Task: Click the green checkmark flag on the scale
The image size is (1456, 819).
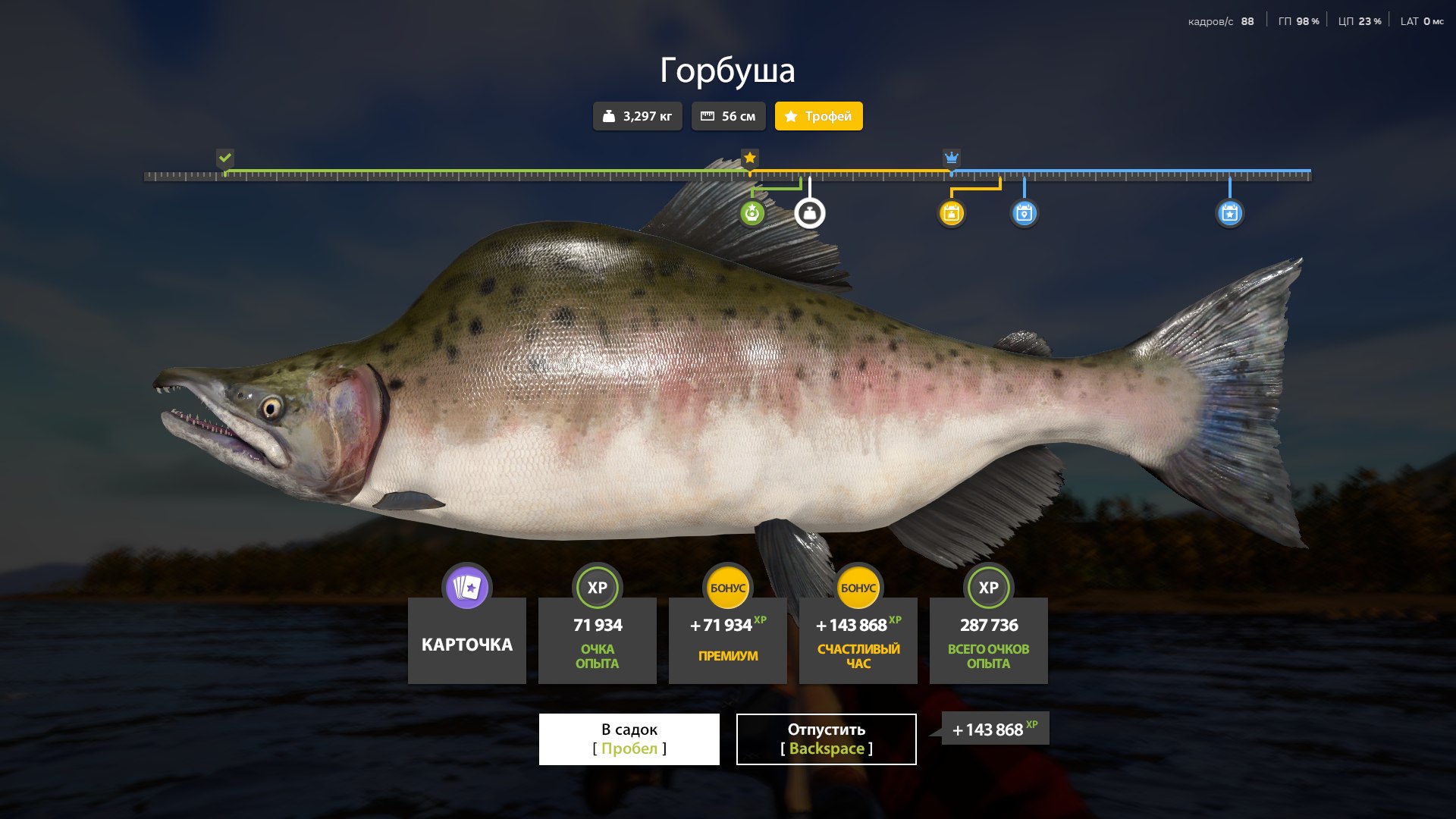Action: [225, 158]
